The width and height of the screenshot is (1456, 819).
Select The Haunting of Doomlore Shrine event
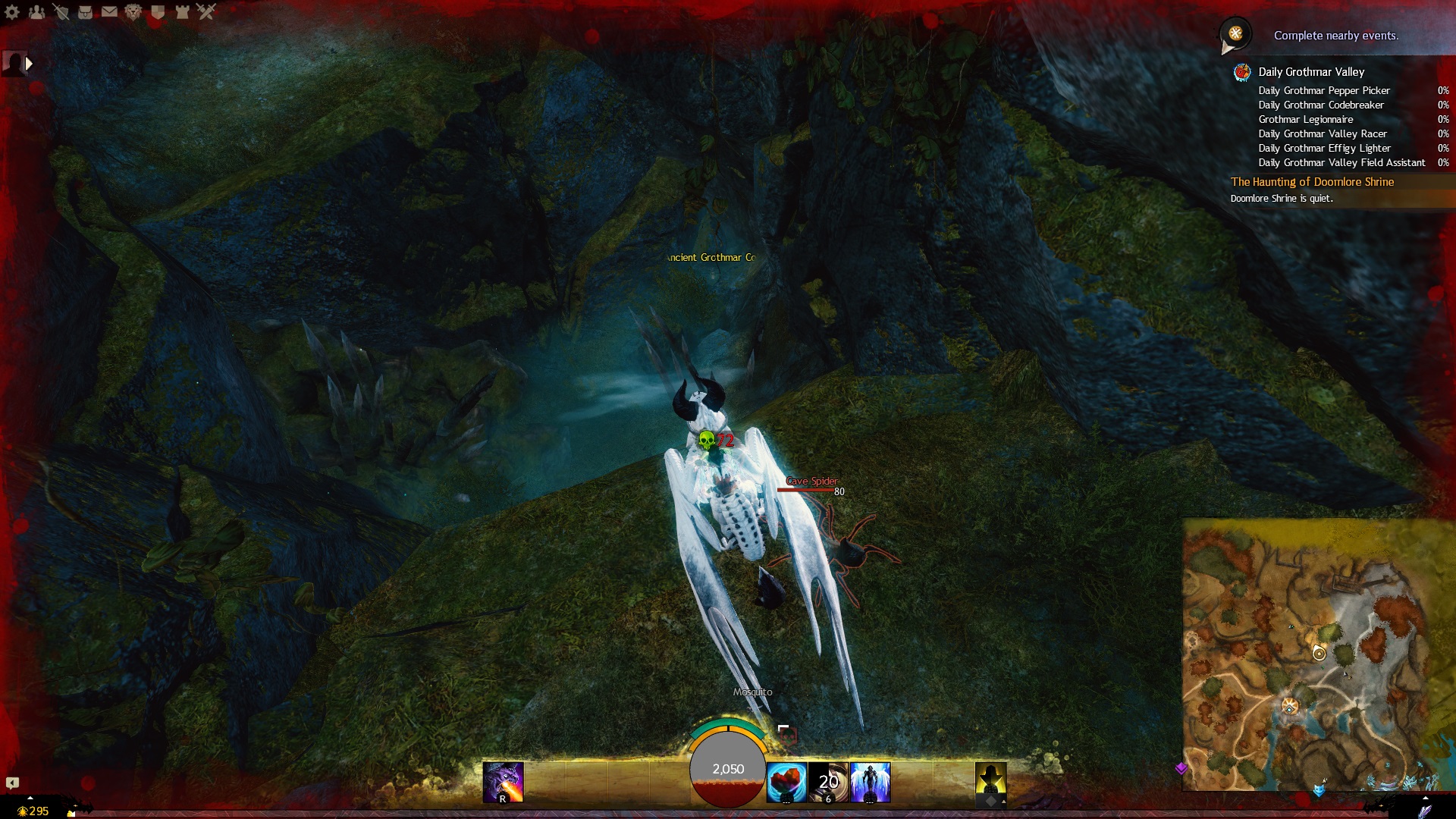coord(1312,182)
